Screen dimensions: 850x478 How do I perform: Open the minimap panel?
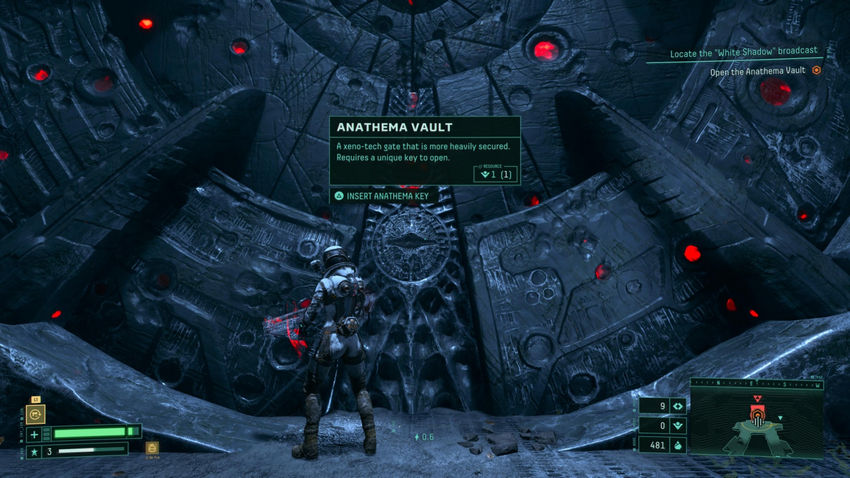tap(757, 424)
